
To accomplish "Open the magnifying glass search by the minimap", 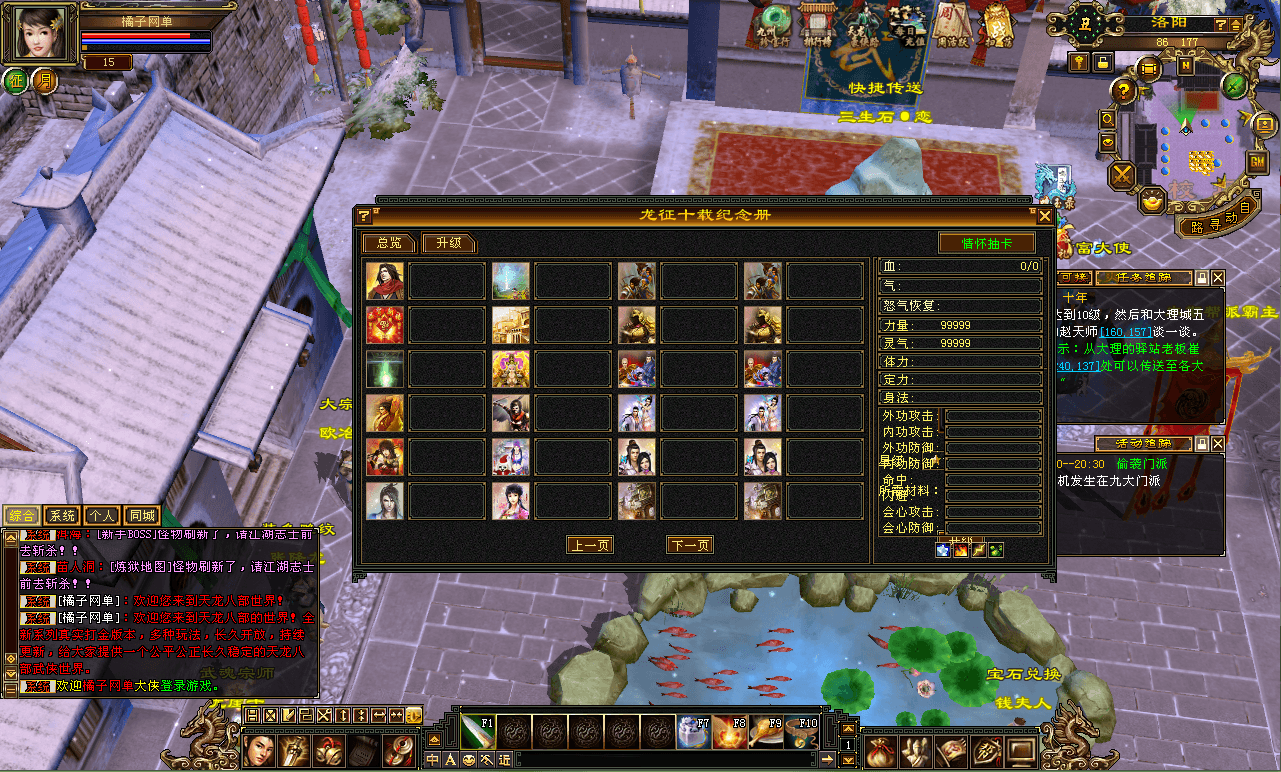I will click(1109, 119).
